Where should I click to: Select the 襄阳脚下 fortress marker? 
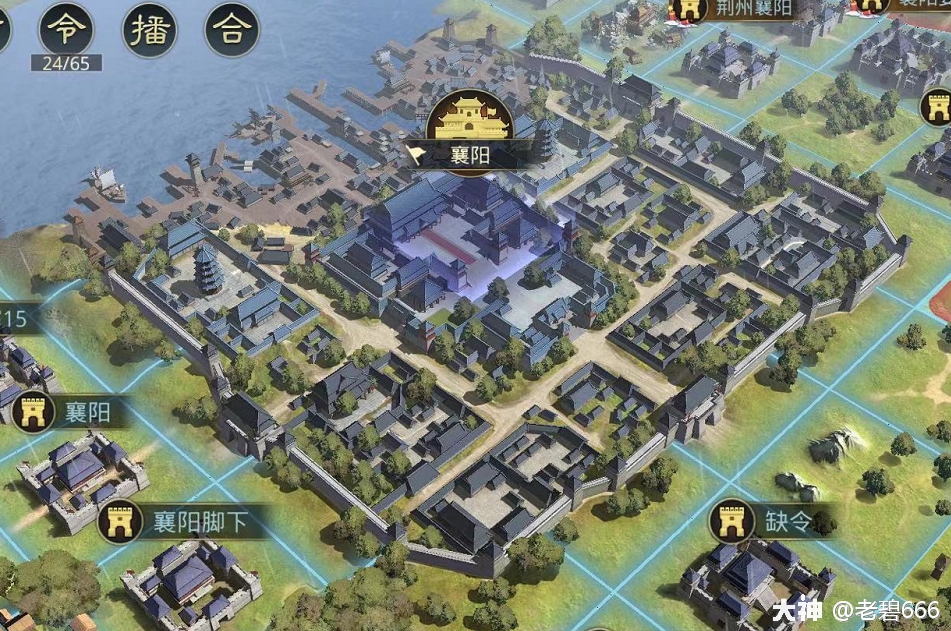pyautogui.click(x=120, y=520)
